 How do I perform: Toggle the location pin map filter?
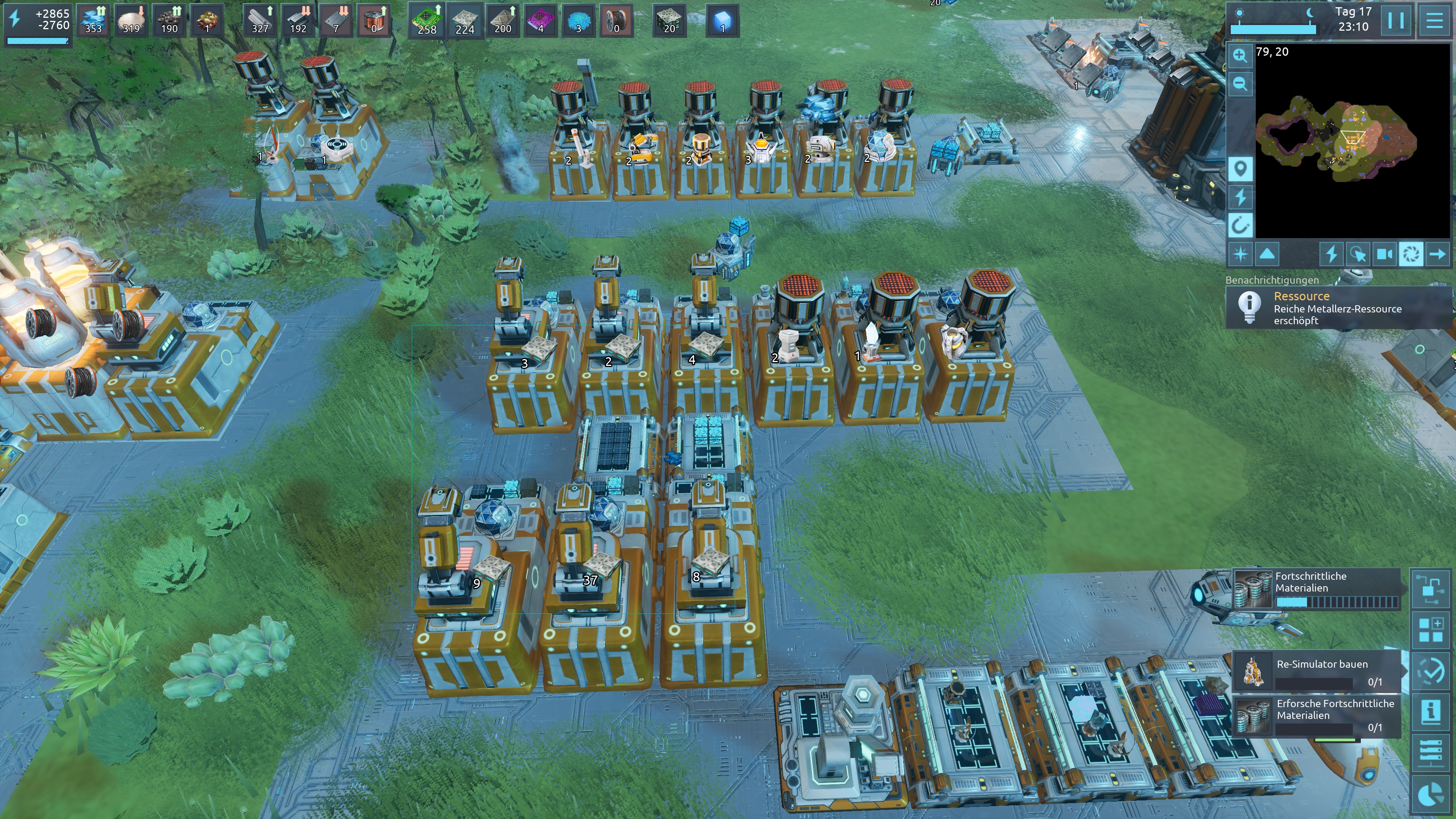[1240, 168]
